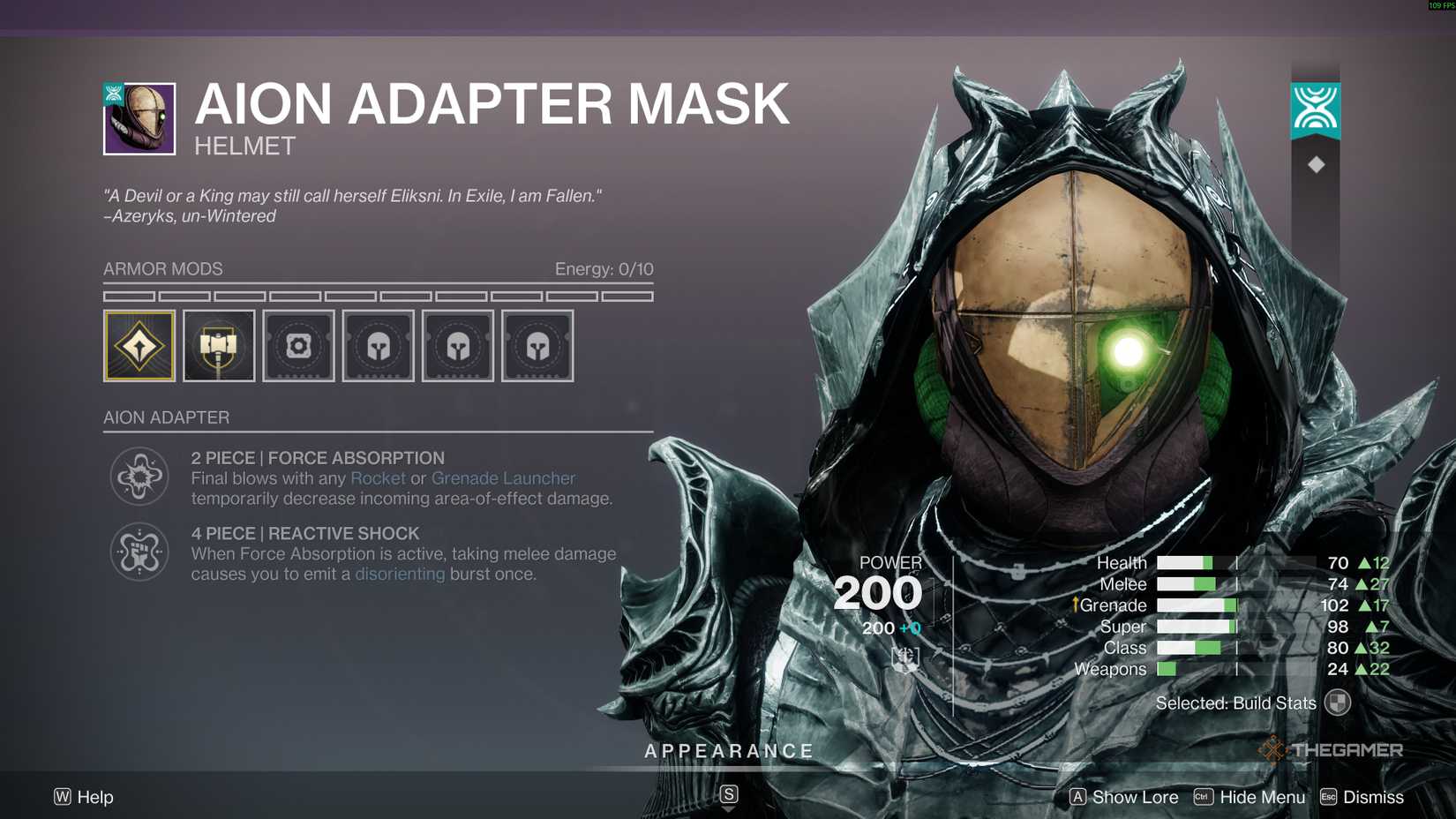The height and width of the screenshot is (819, 1456).
Task: Open the Armor Mods section header
Action: click(x=162, y=269)
